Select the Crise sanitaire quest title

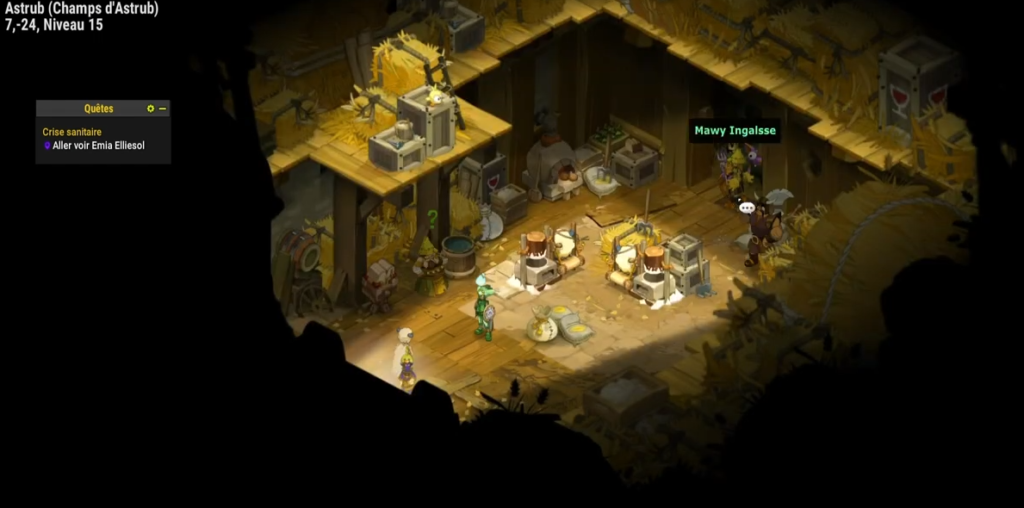point(72,132)
